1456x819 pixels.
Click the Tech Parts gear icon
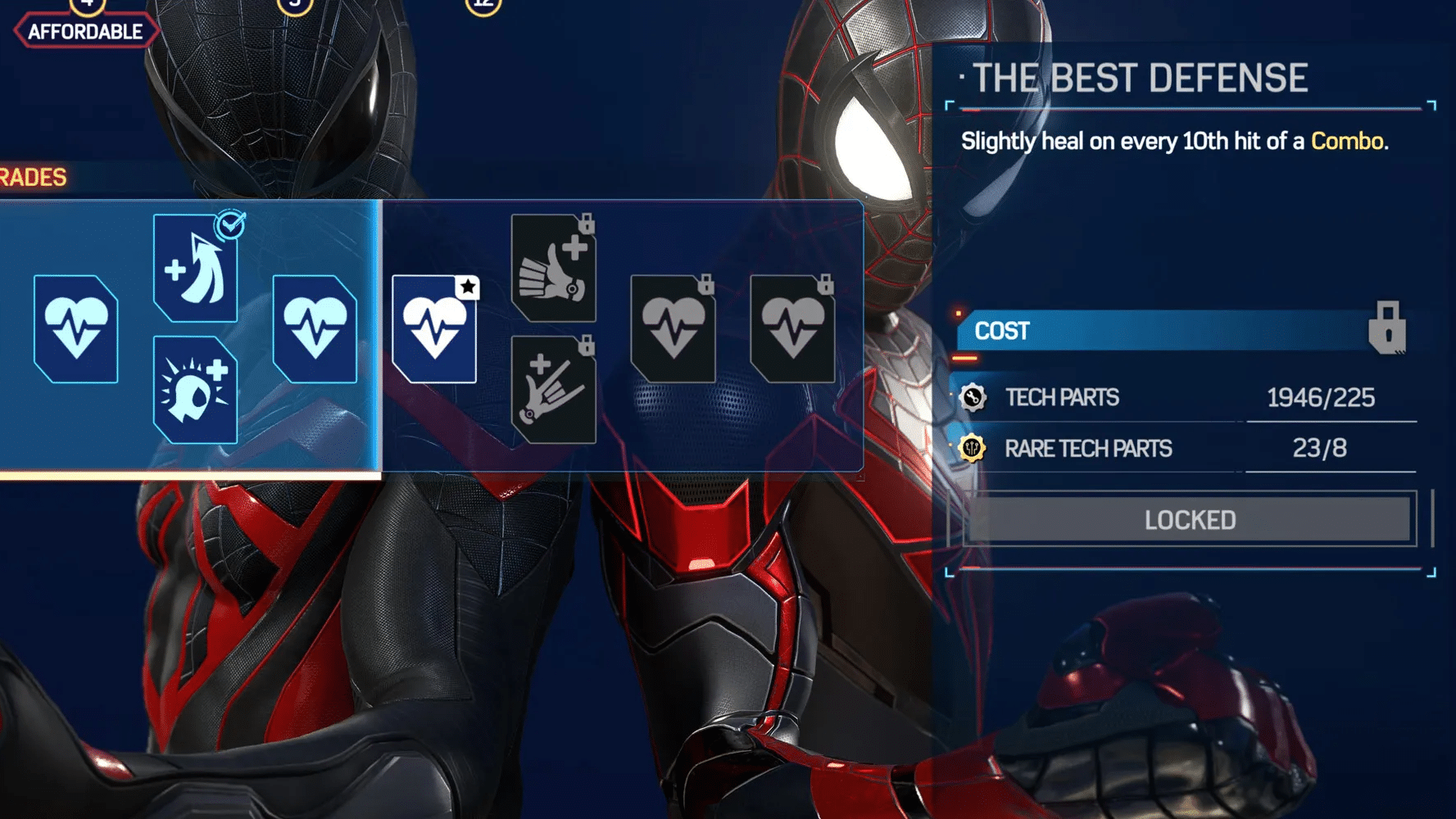click(x=974, y=397)
